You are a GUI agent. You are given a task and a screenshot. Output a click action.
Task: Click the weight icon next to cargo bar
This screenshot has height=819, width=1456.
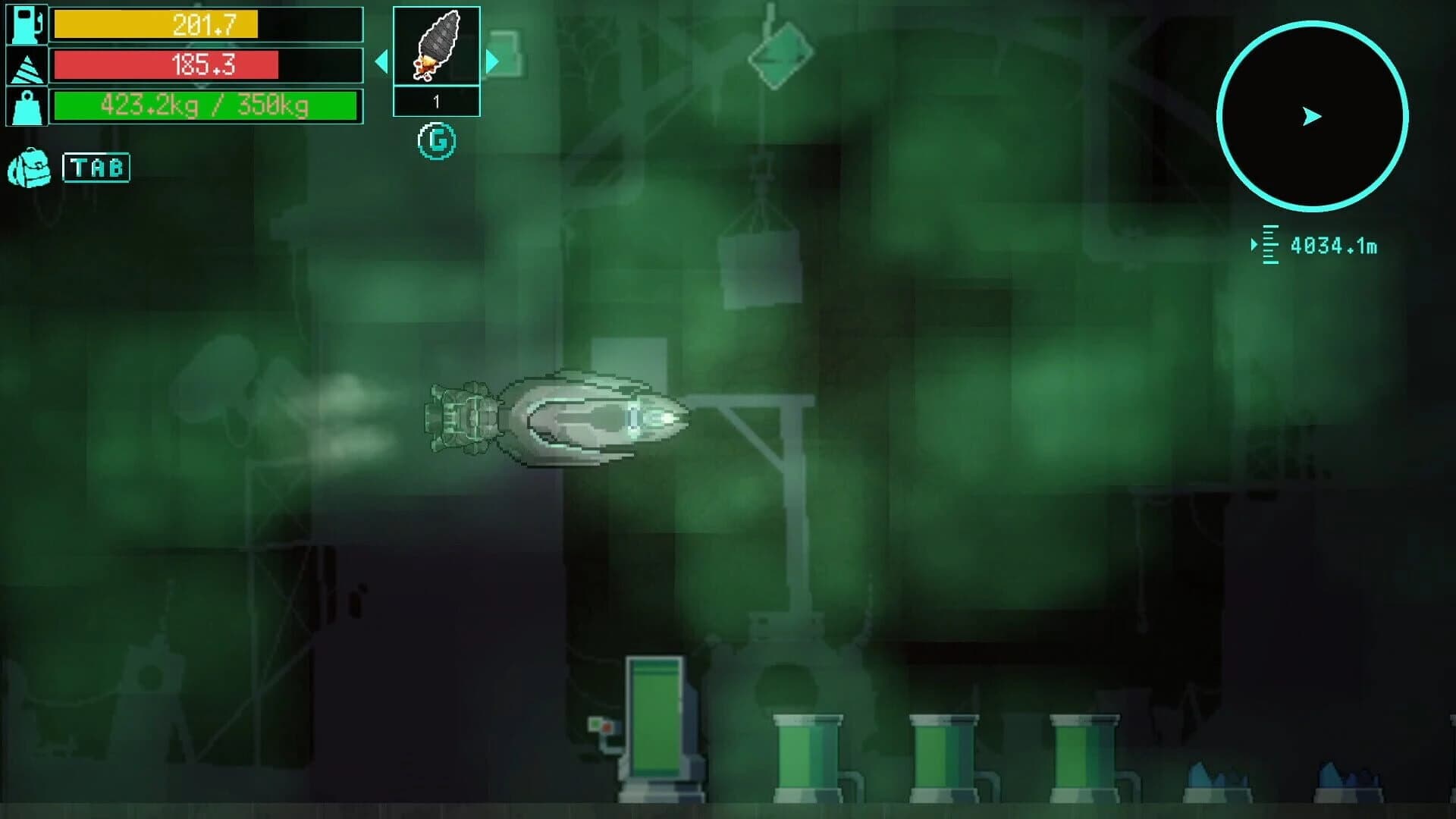(25, 106)
